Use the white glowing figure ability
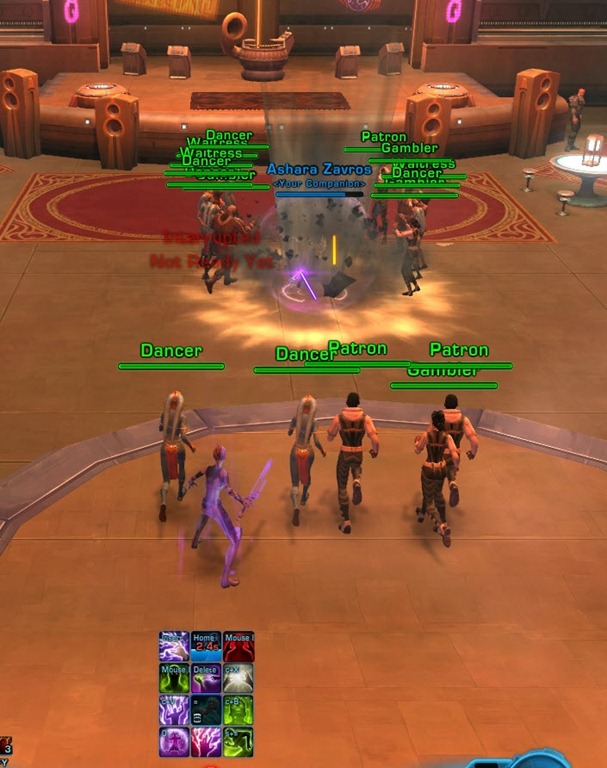The image size is (607, 768). click(238, 678)
